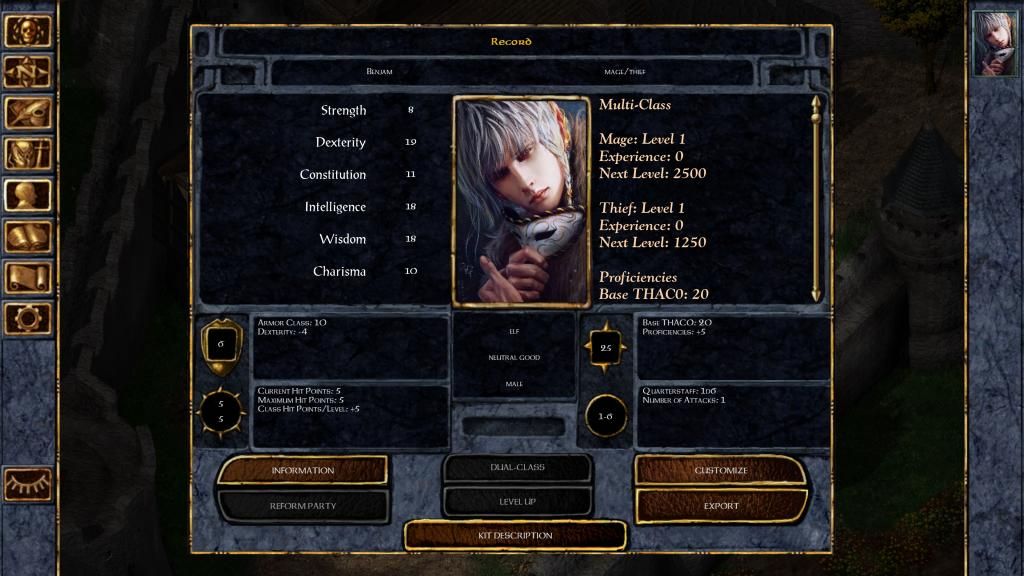
Task: Click the Reform Party button
Action: pos(302,506)
